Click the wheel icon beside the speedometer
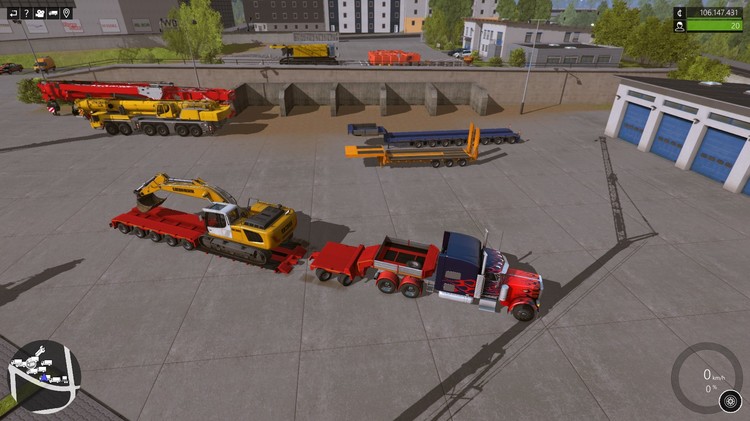This screenshot has width=750, height=421. [x=730, y=401]
